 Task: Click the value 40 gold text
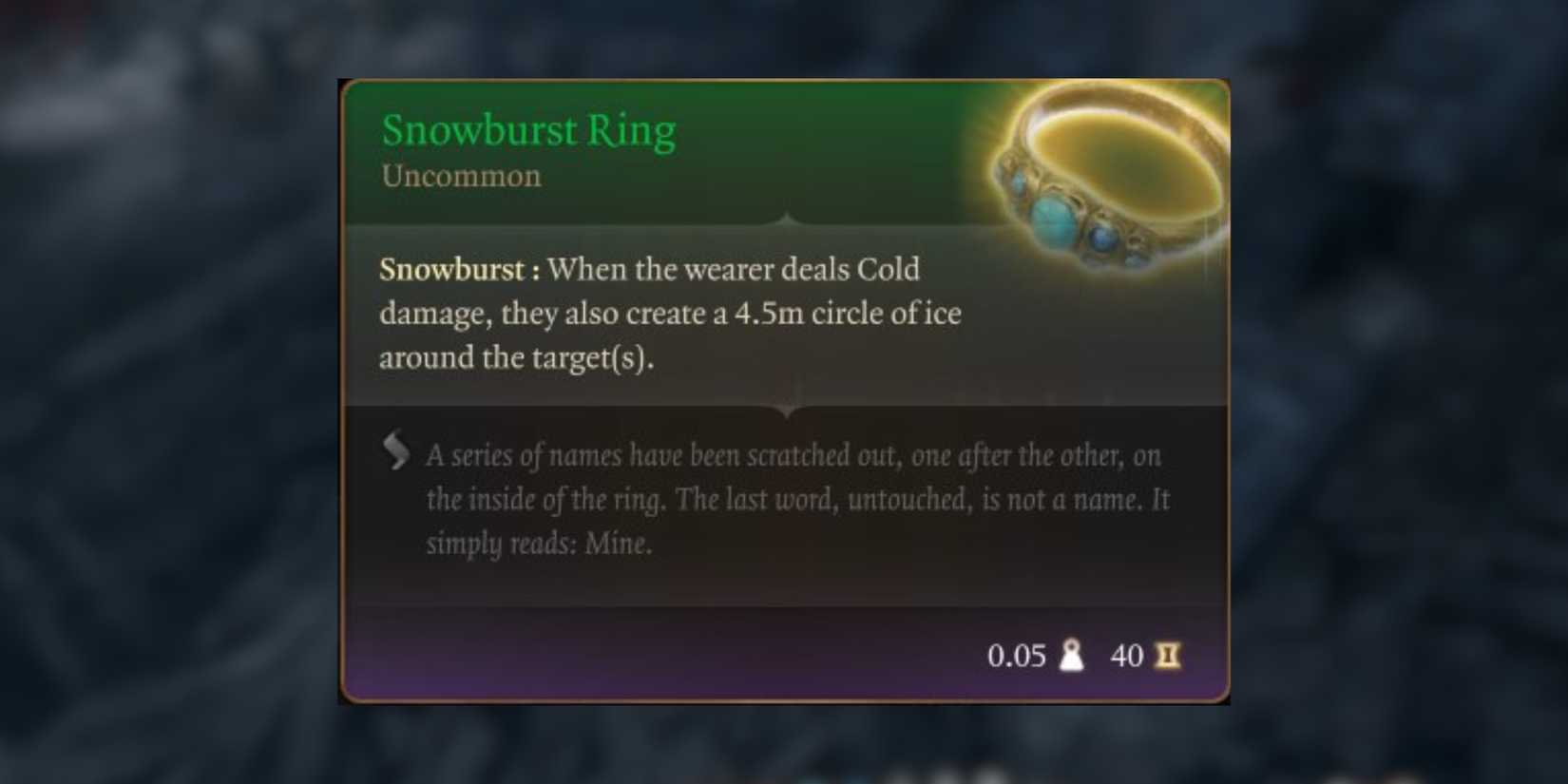[1127, 656]
